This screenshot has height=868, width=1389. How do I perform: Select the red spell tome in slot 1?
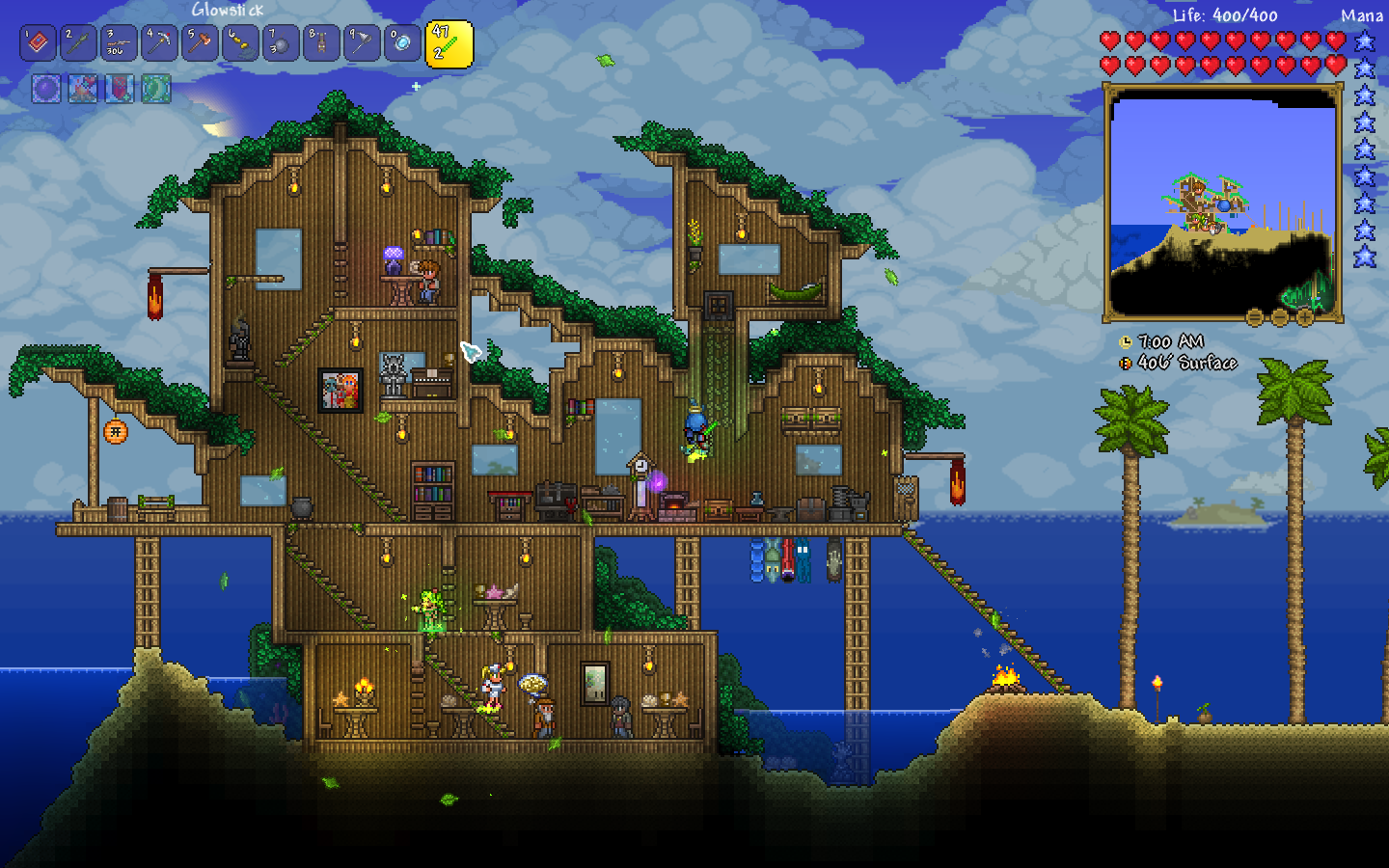pos(38,43)
